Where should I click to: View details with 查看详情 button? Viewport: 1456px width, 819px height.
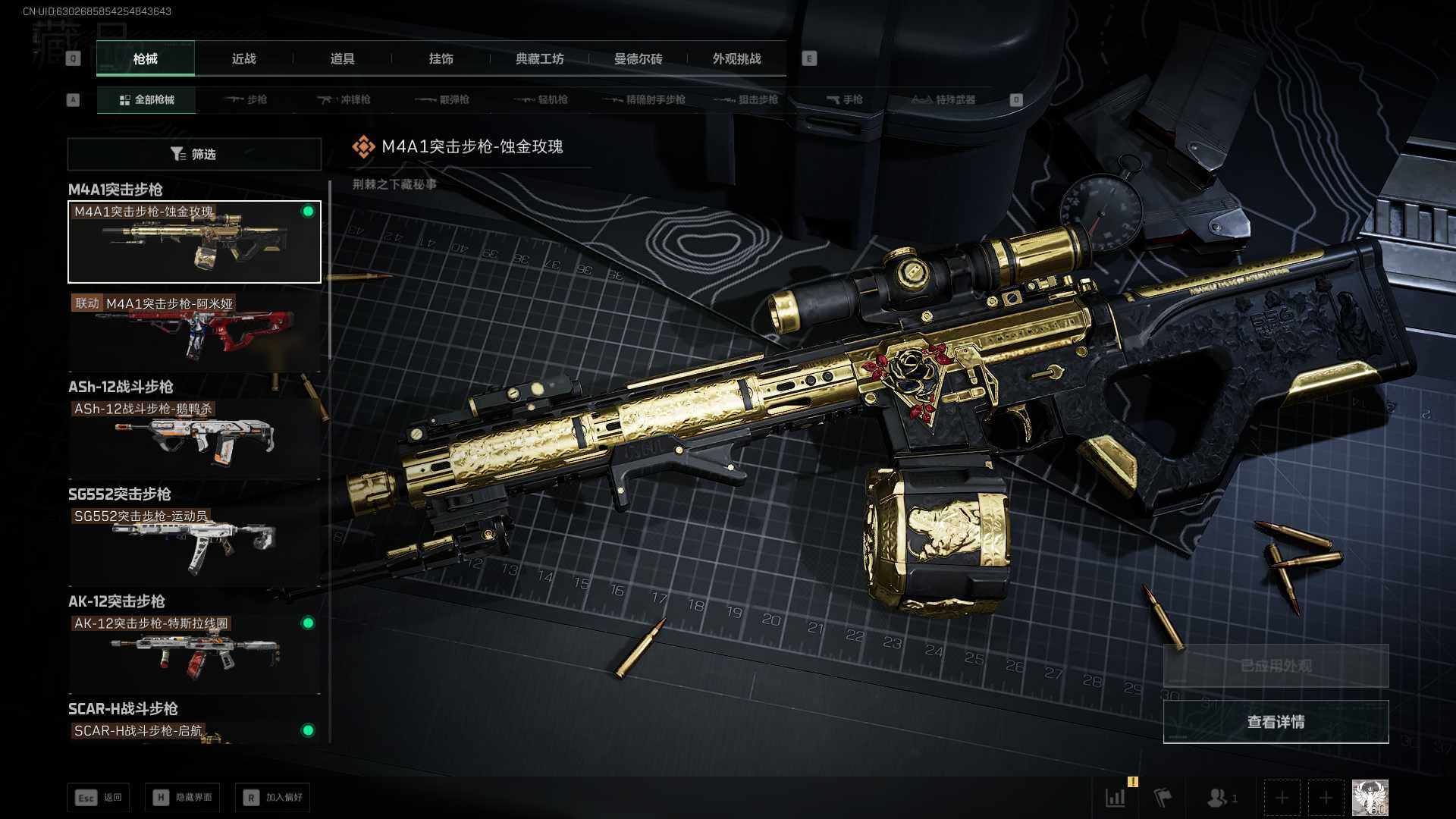(1276, 722)
